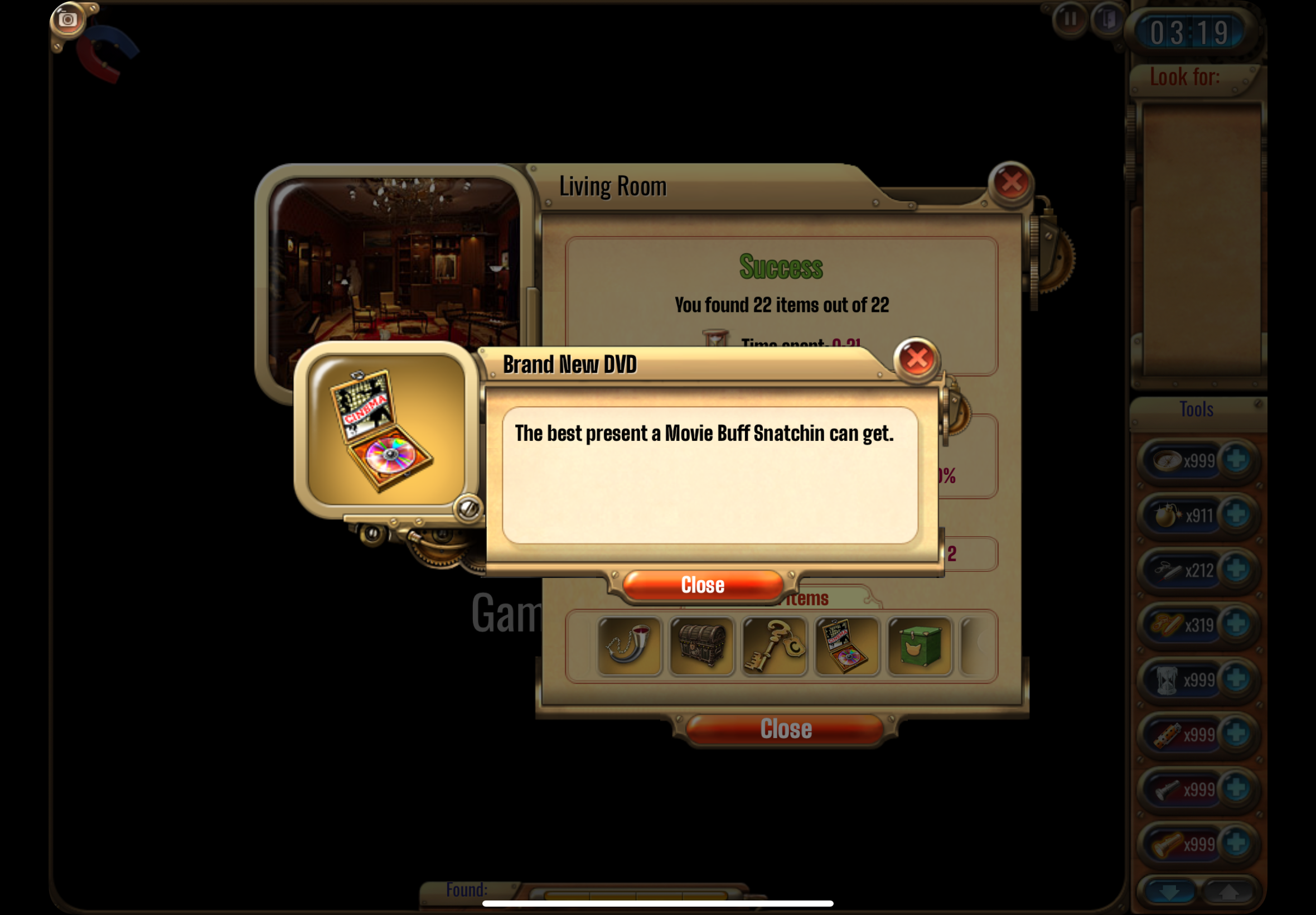Activate the compass tool
The image size is (1316, 915).
pyautogui.click(x=1167, y=460)
